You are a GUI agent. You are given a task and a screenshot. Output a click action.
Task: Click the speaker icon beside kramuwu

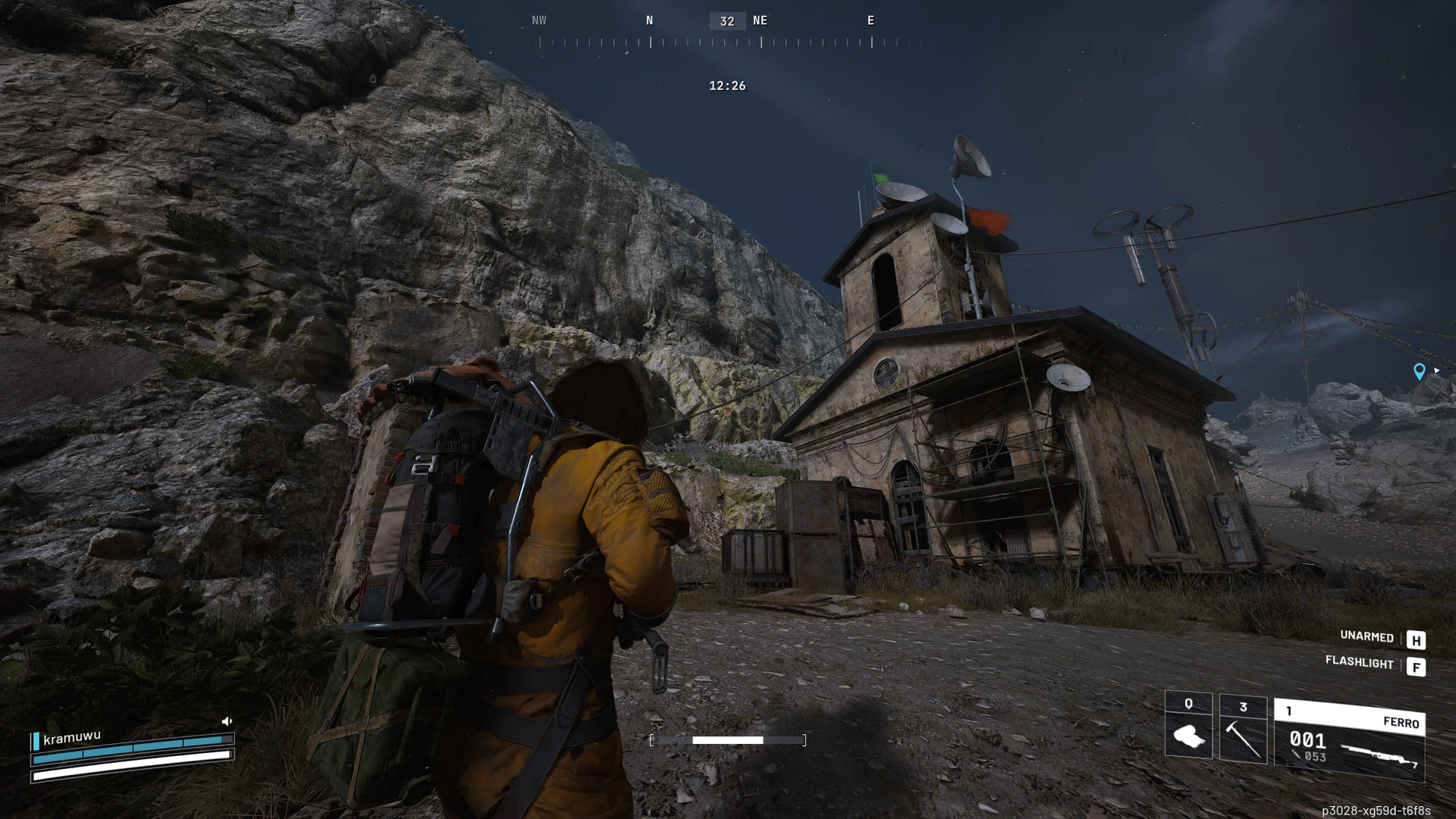[x=226, y=721]
